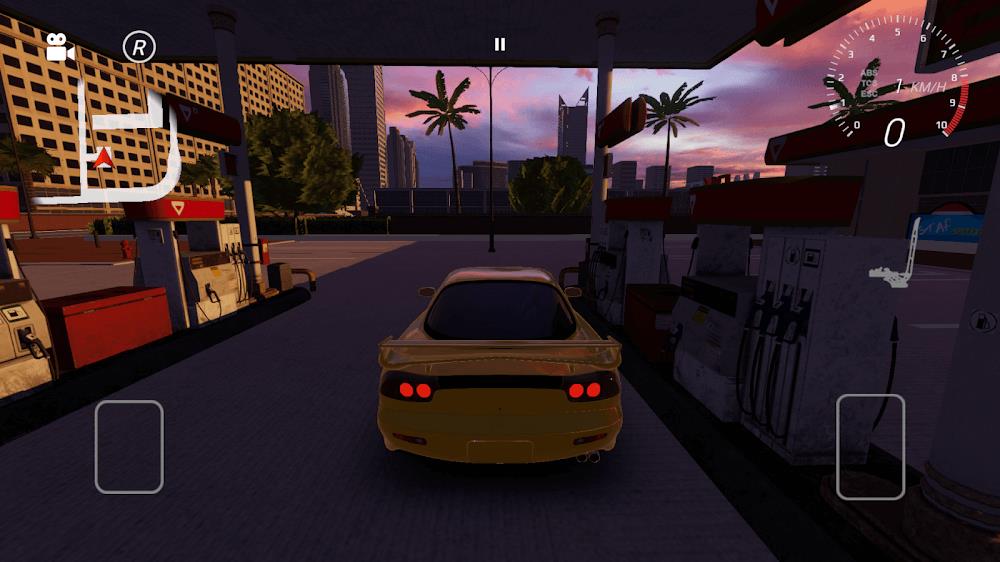1000x562 pixels.
Task: Switch the camera view via camera icon
Action: click(60, 47)
